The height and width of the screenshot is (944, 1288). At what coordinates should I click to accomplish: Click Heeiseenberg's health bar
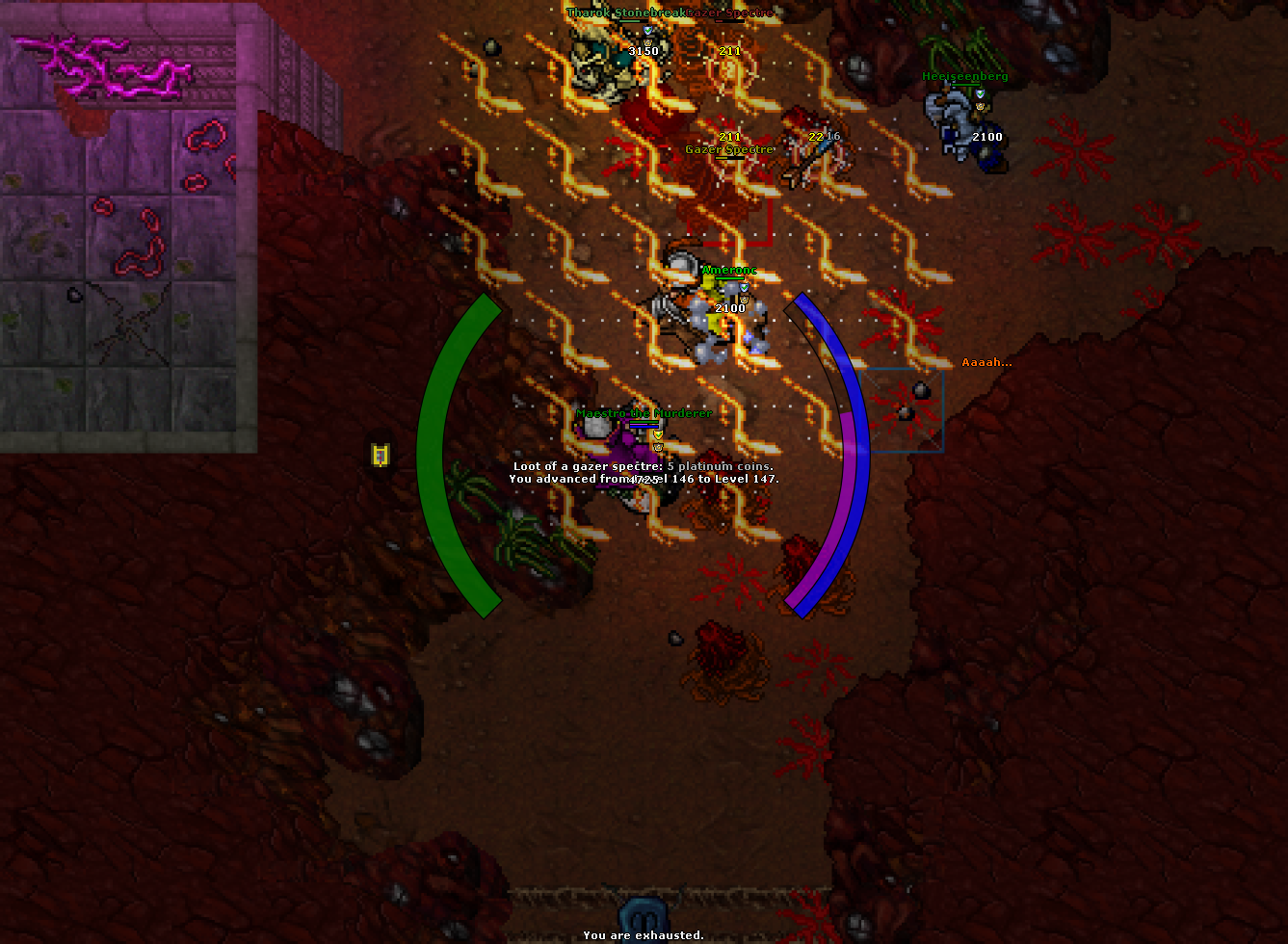pyautogui.click(x=966, y=84)
